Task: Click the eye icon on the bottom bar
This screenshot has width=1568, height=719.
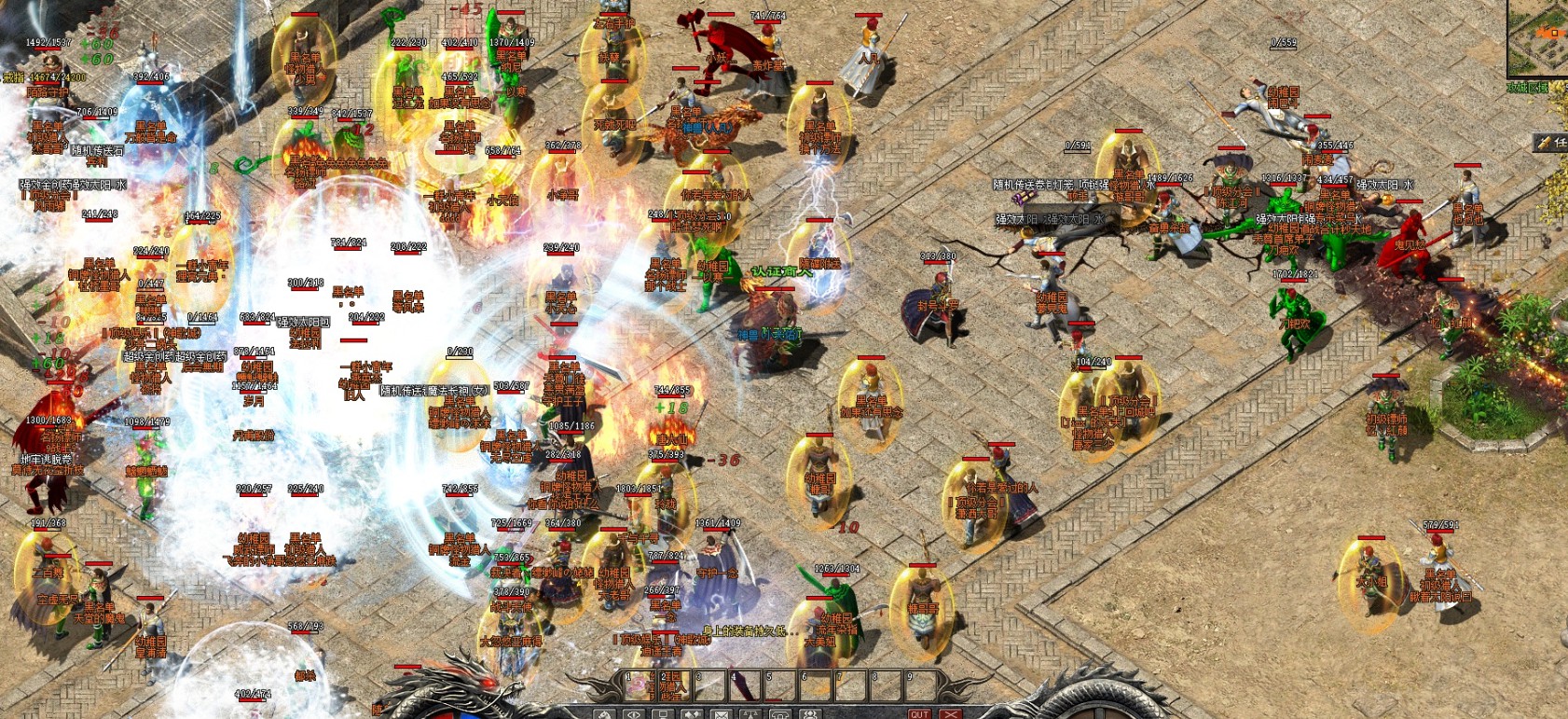Action: click(633, 714)
